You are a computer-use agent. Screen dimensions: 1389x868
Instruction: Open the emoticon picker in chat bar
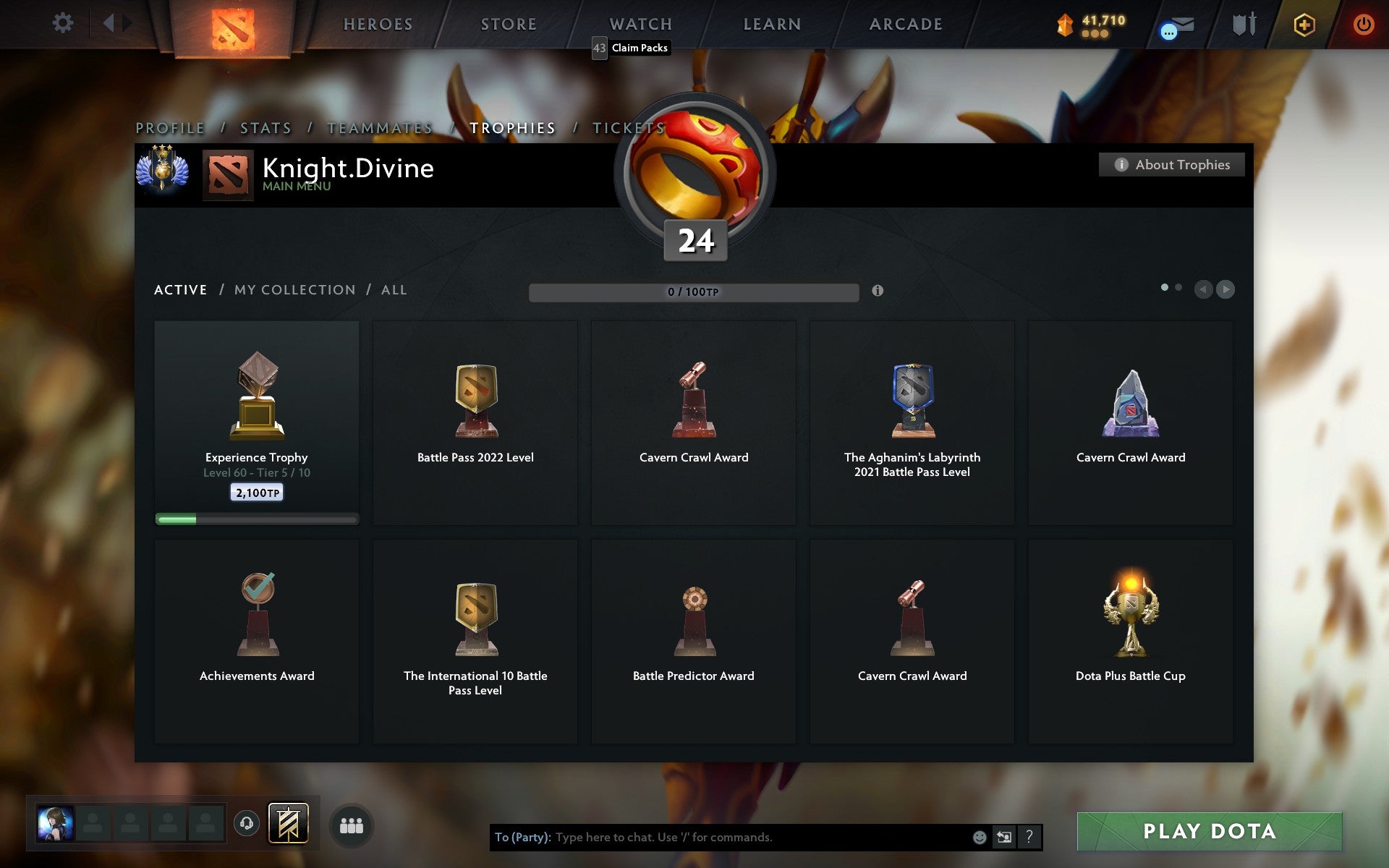[x=980, y=838]
